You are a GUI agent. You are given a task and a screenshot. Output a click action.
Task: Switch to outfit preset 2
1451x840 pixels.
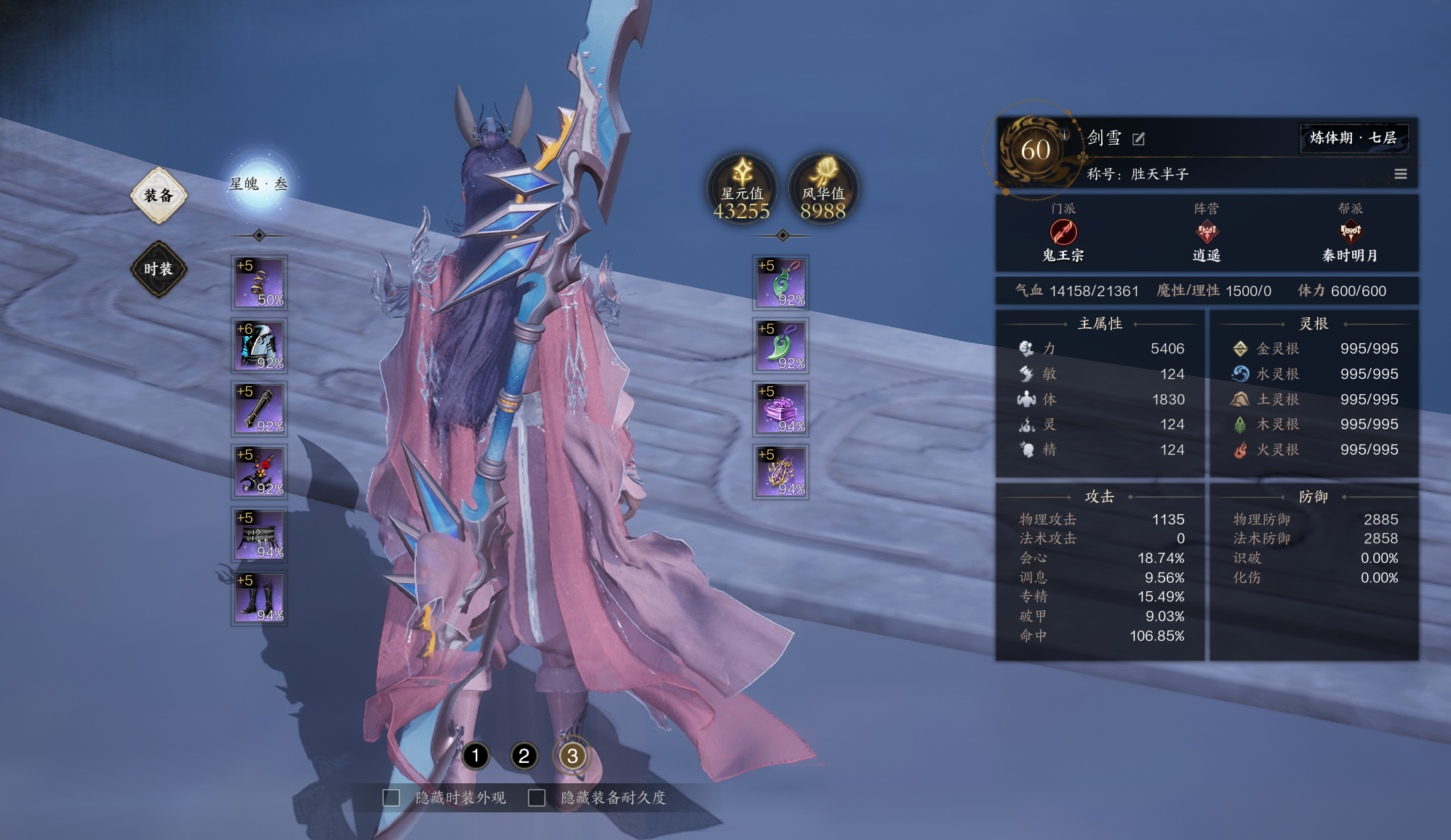click(524, 756)
